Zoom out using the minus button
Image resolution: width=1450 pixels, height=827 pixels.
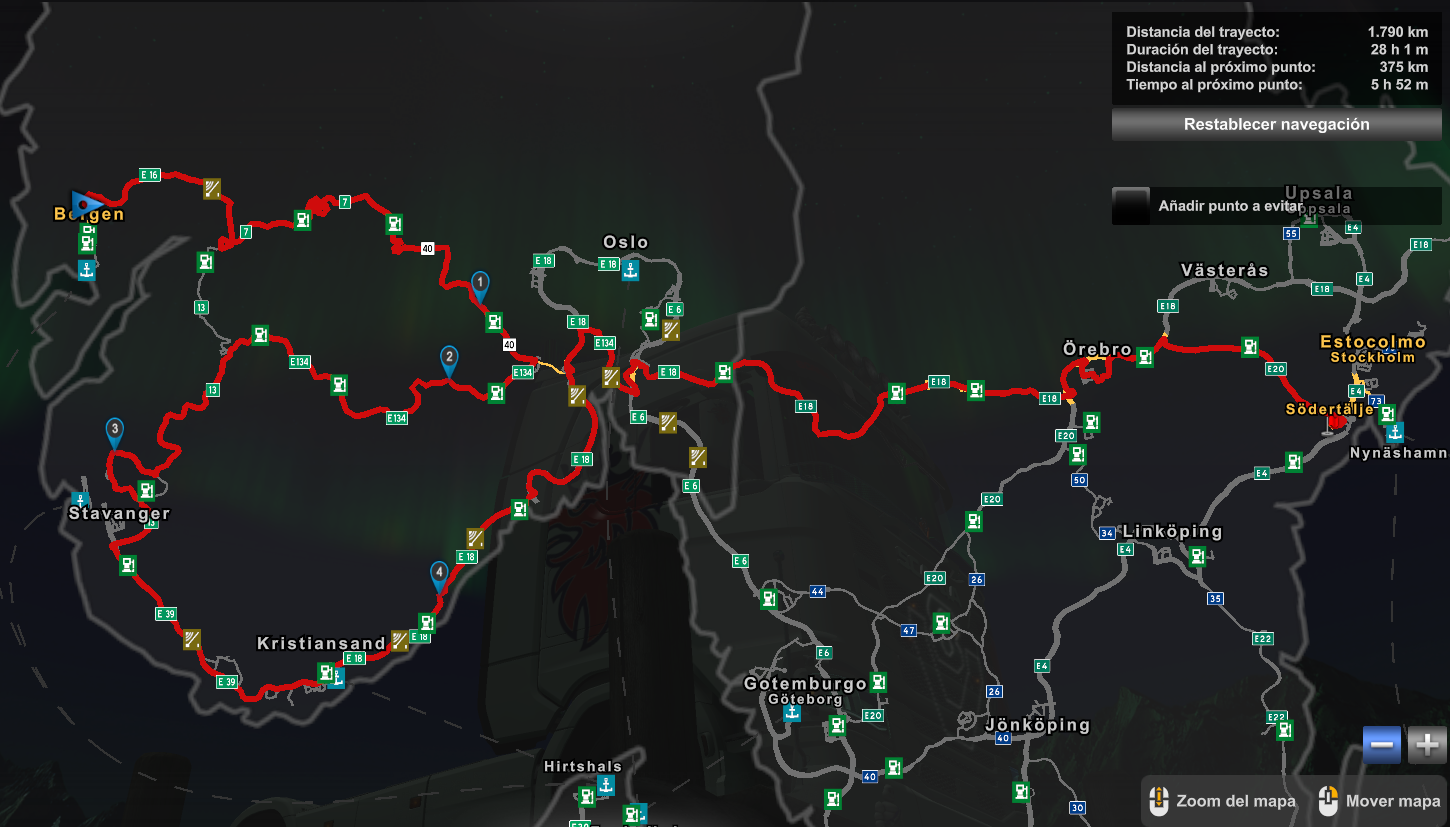1380,744
